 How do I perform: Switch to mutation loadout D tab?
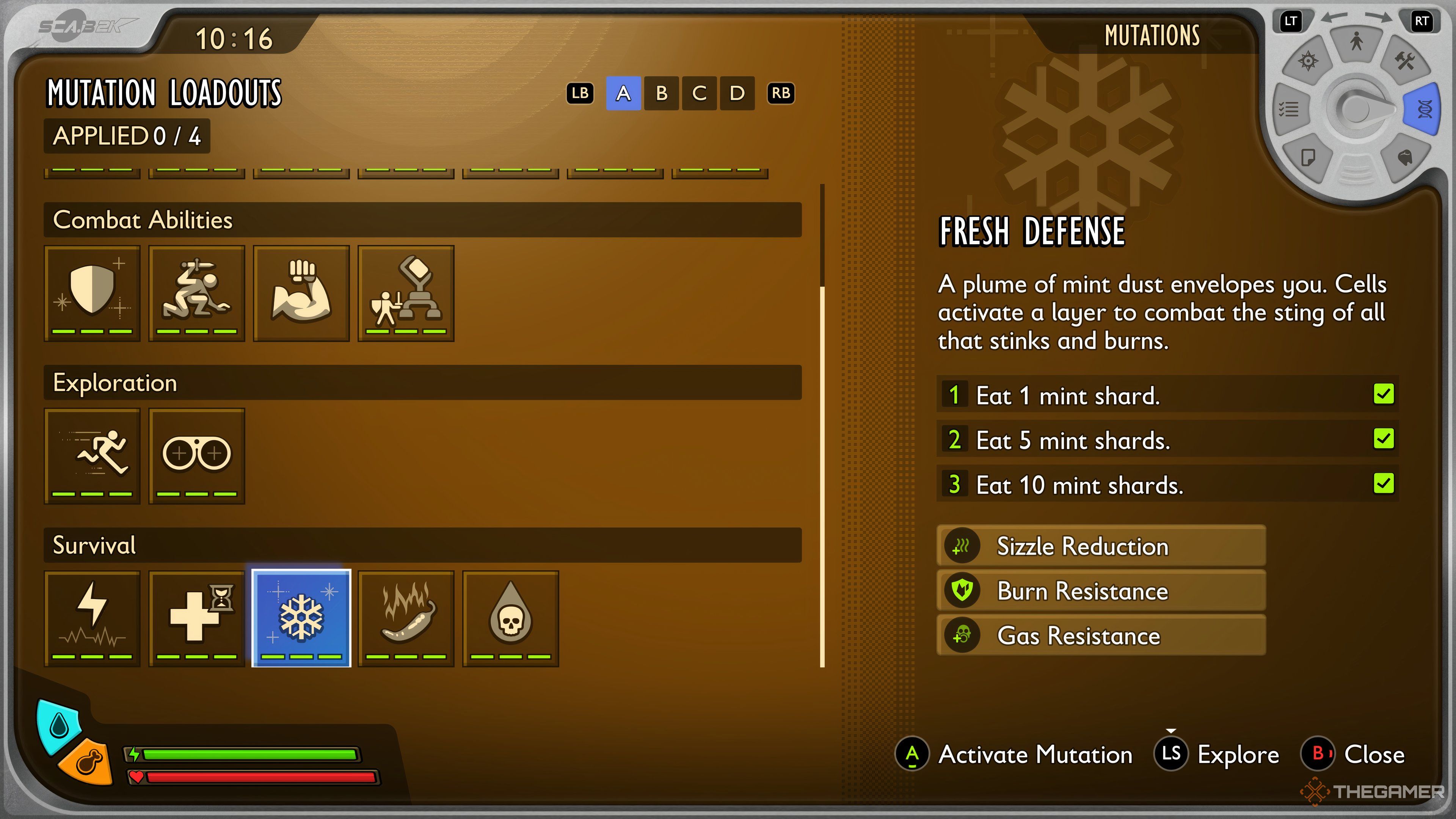pyautogui.click(x=736, y=94)
